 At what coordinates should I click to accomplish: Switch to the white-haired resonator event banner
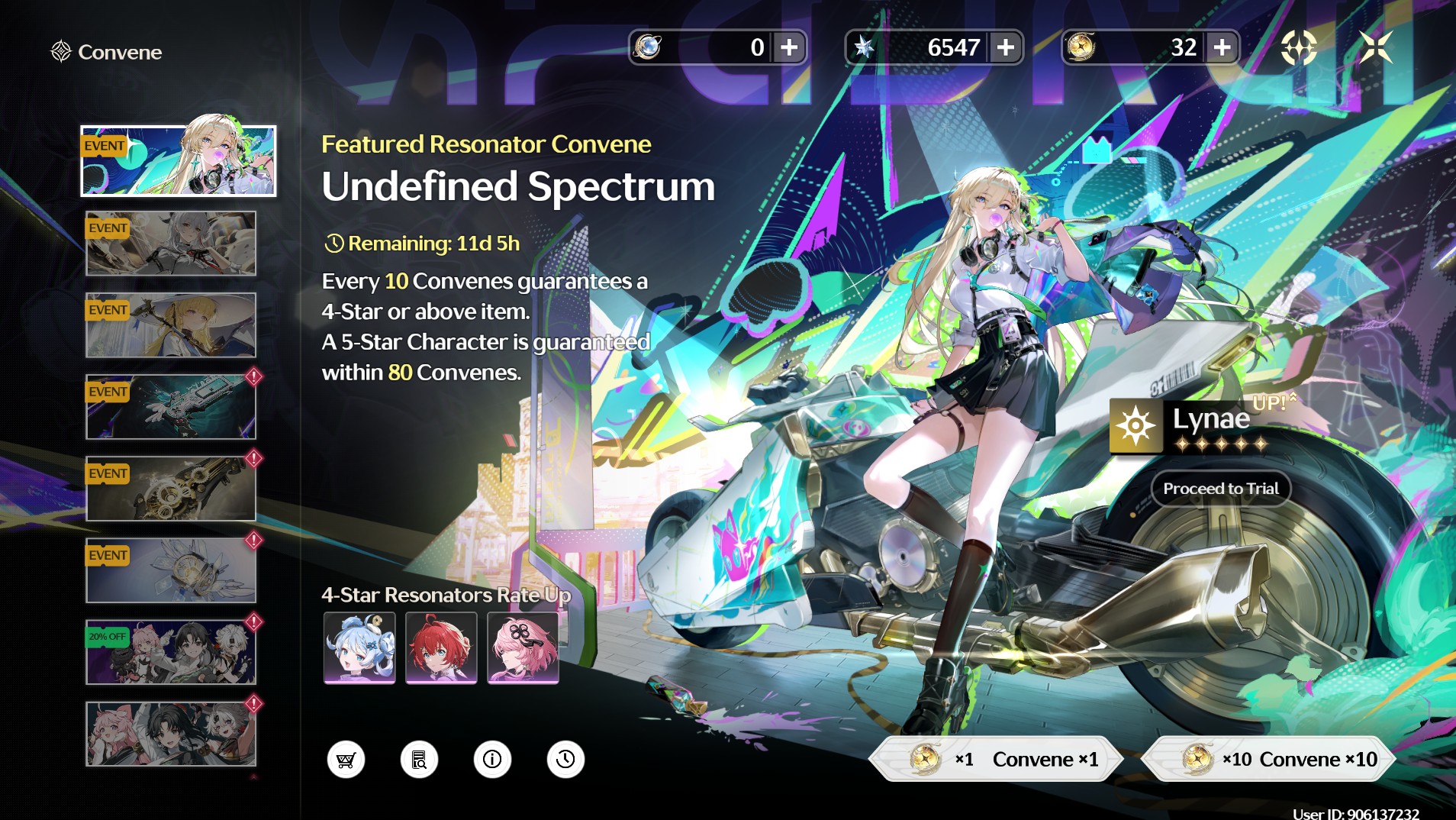pos(171,244)
